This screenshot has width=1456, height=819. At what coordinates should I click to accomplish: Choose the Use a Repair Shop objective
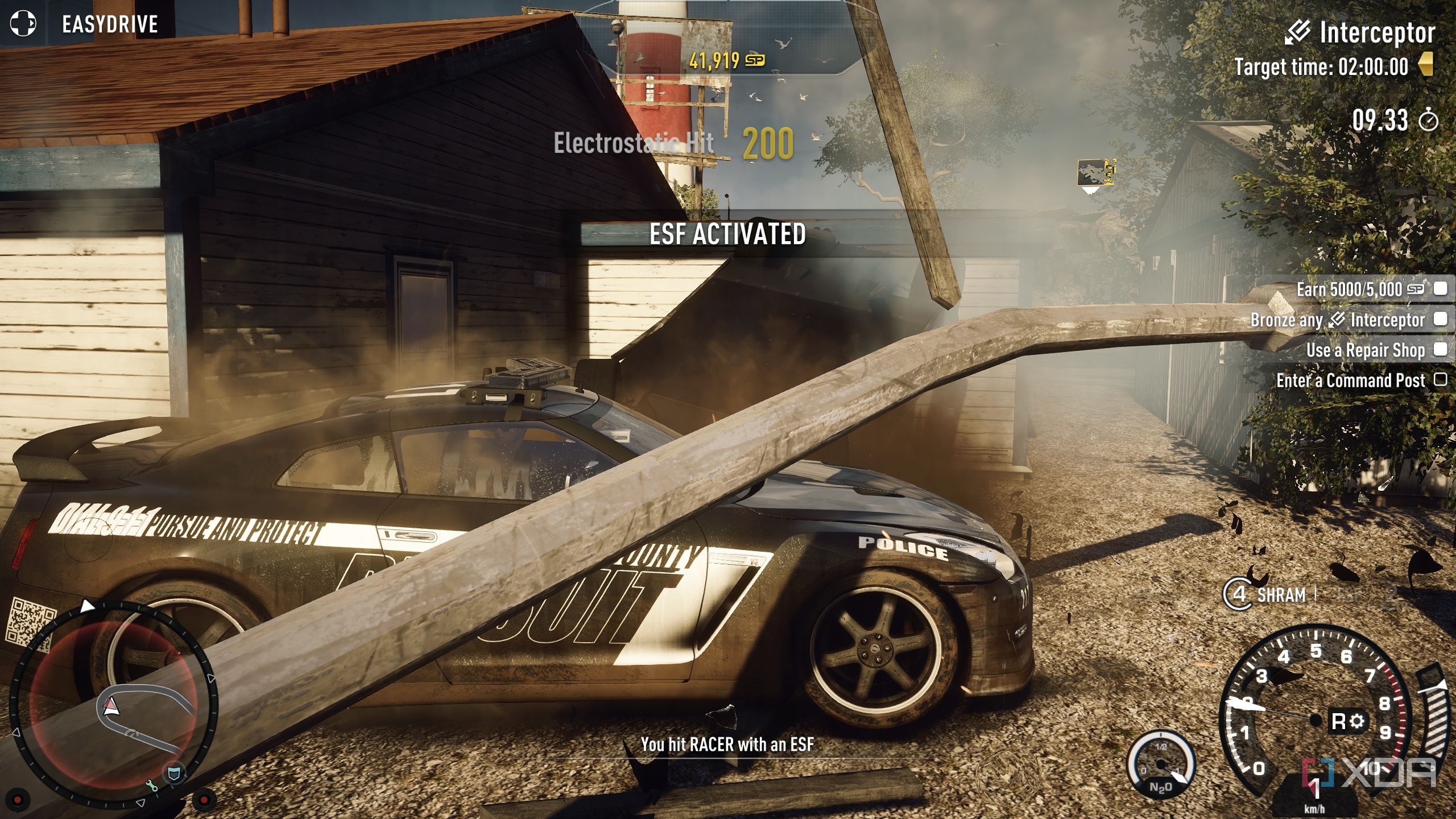(x=1365, y=350)
